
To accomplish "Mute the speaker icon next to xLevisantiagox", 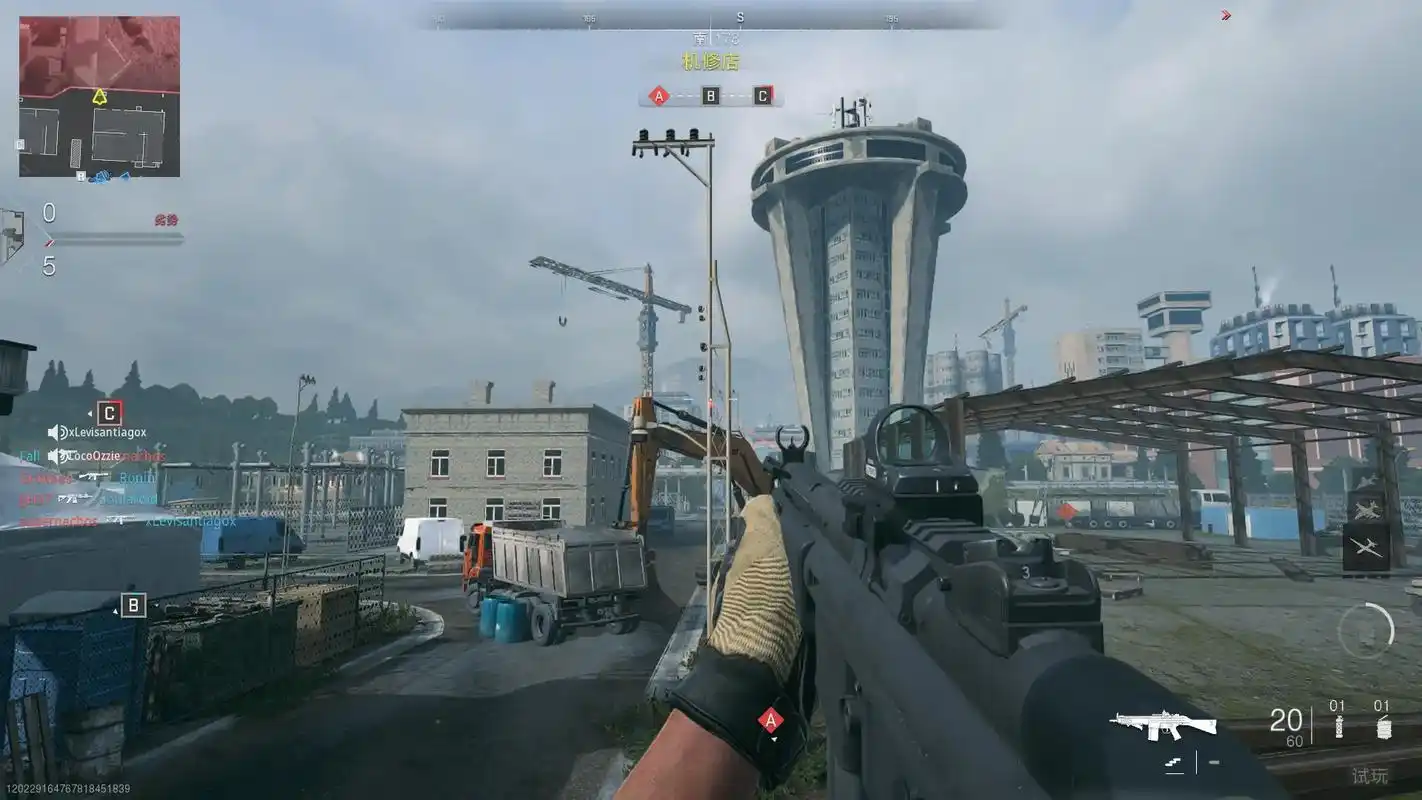I will 54,433.
